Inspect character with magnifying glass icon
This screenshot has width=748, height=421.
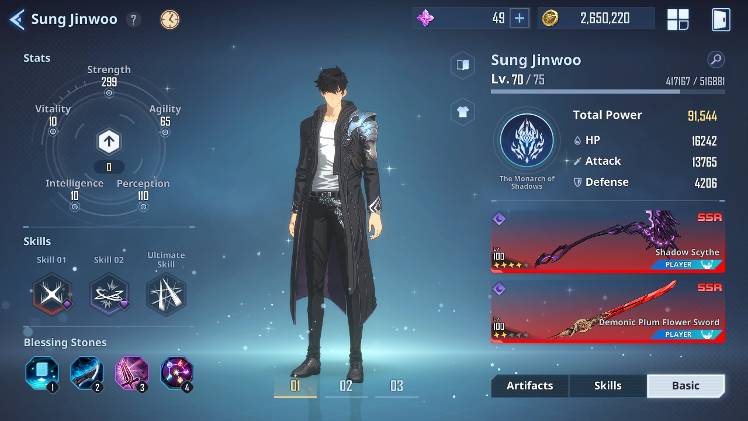click(x=715, y=59)
